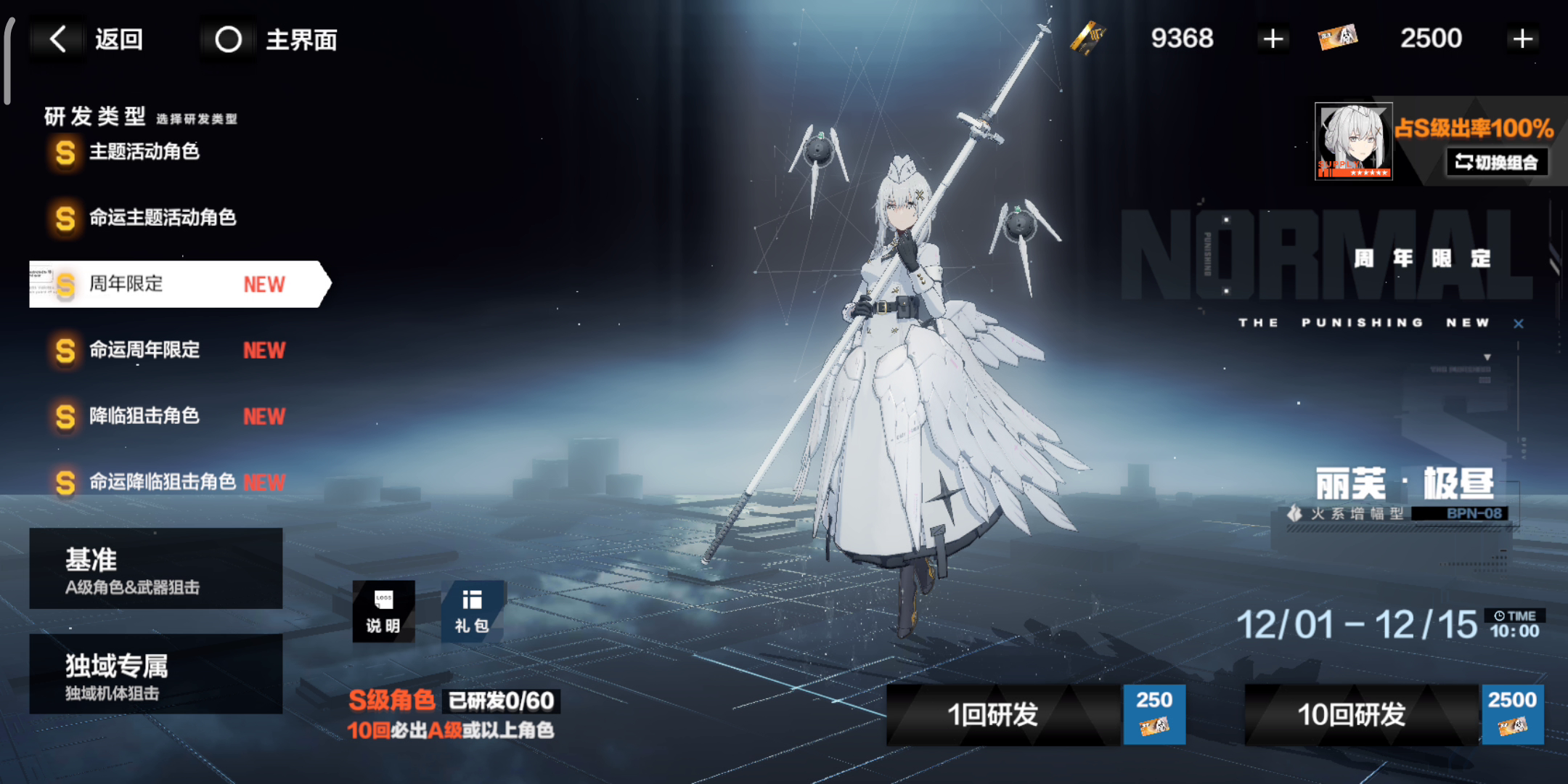The height and width of the screenshot is (784, 1568).
Task: Select the 主题活动角色 banner
Action: (x=144, y=152)
